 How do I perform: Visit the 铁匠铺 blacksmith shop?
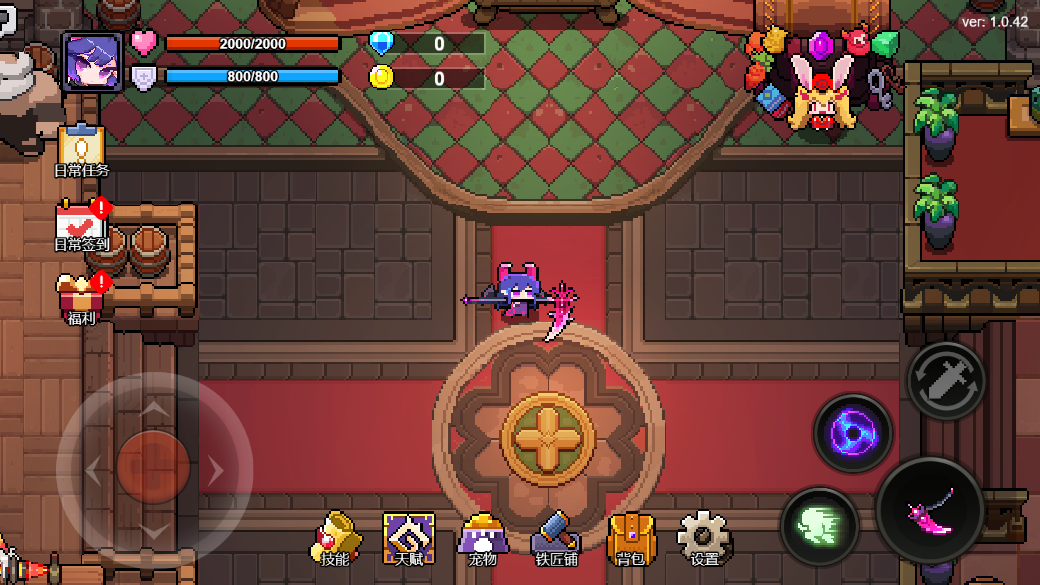556,538
